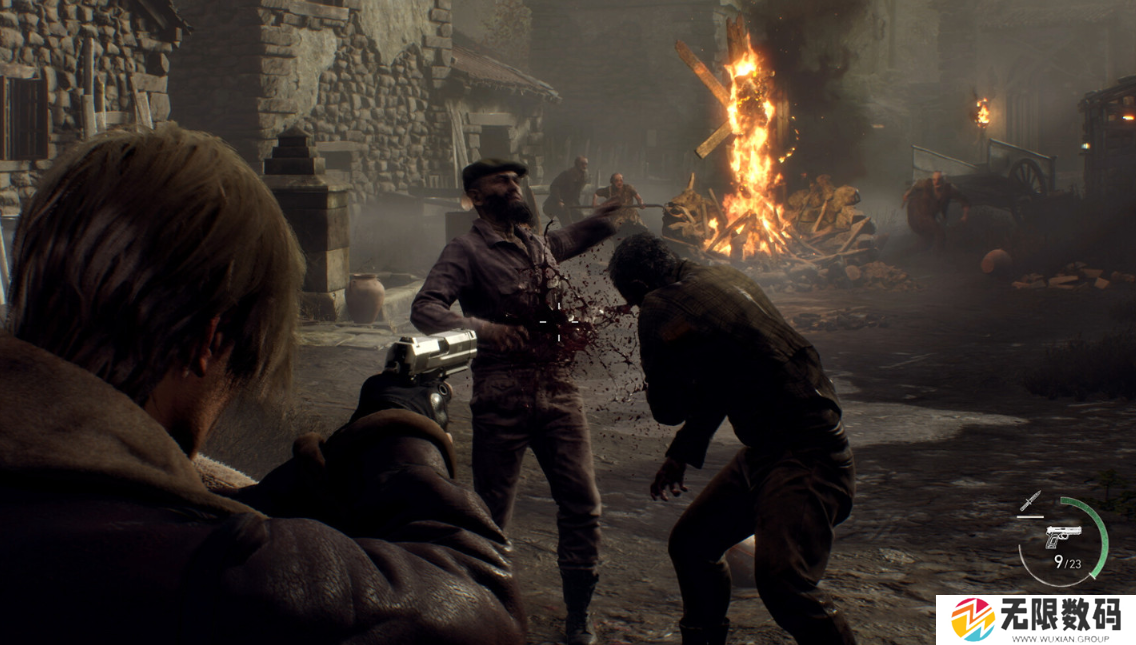Open the WUXIAN.GROUP watermark logo
The image size is (1136, 645).
(x=972, y=620)
